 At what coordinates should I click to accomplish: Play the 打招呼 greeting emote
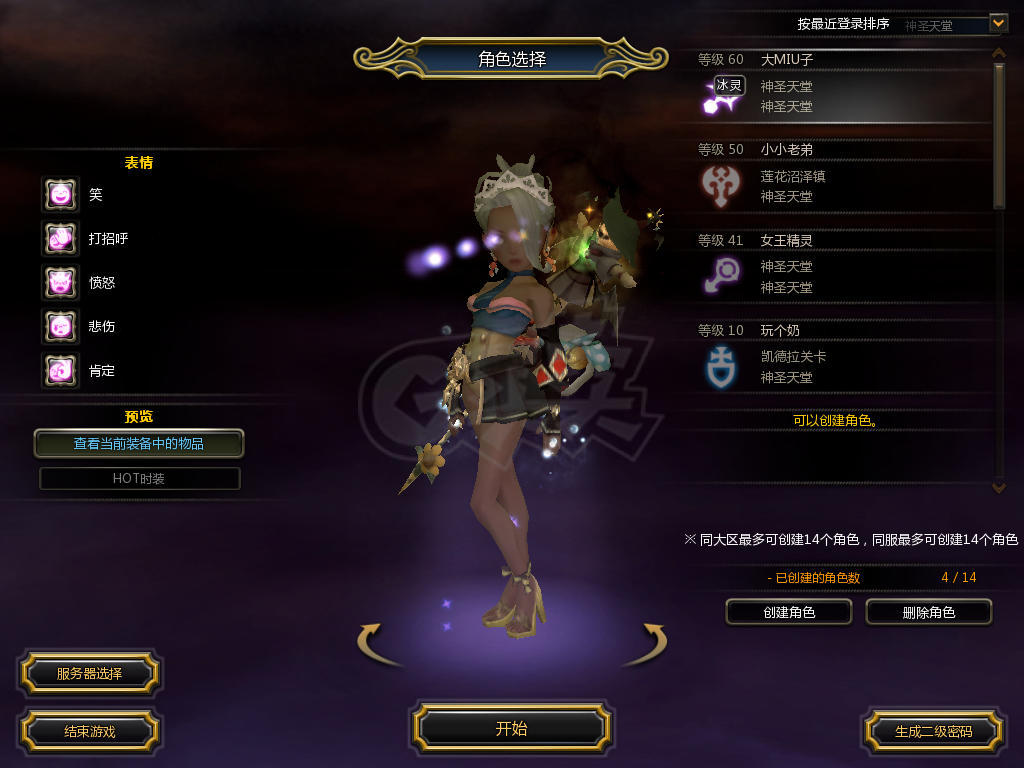click(60, 238)
